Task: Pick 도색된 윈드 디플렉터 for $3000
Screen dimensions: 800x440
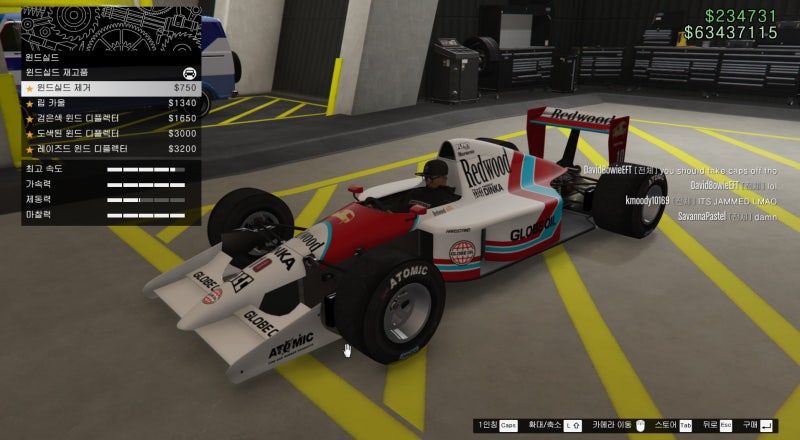Action: 110,133
